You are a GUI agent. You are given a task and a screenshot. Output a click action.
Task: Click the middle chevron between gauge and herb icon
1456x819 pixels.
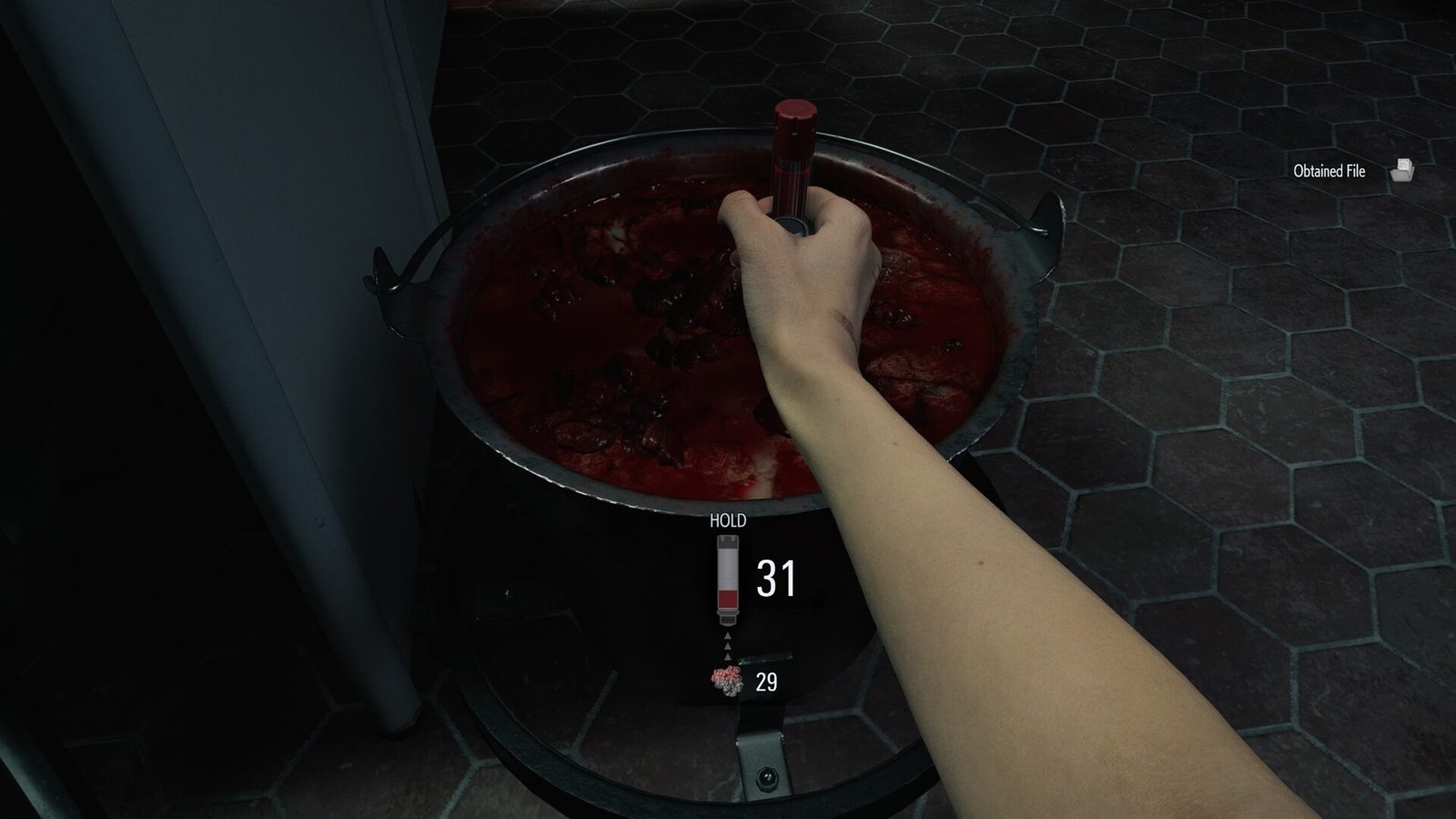coord(727,646)
